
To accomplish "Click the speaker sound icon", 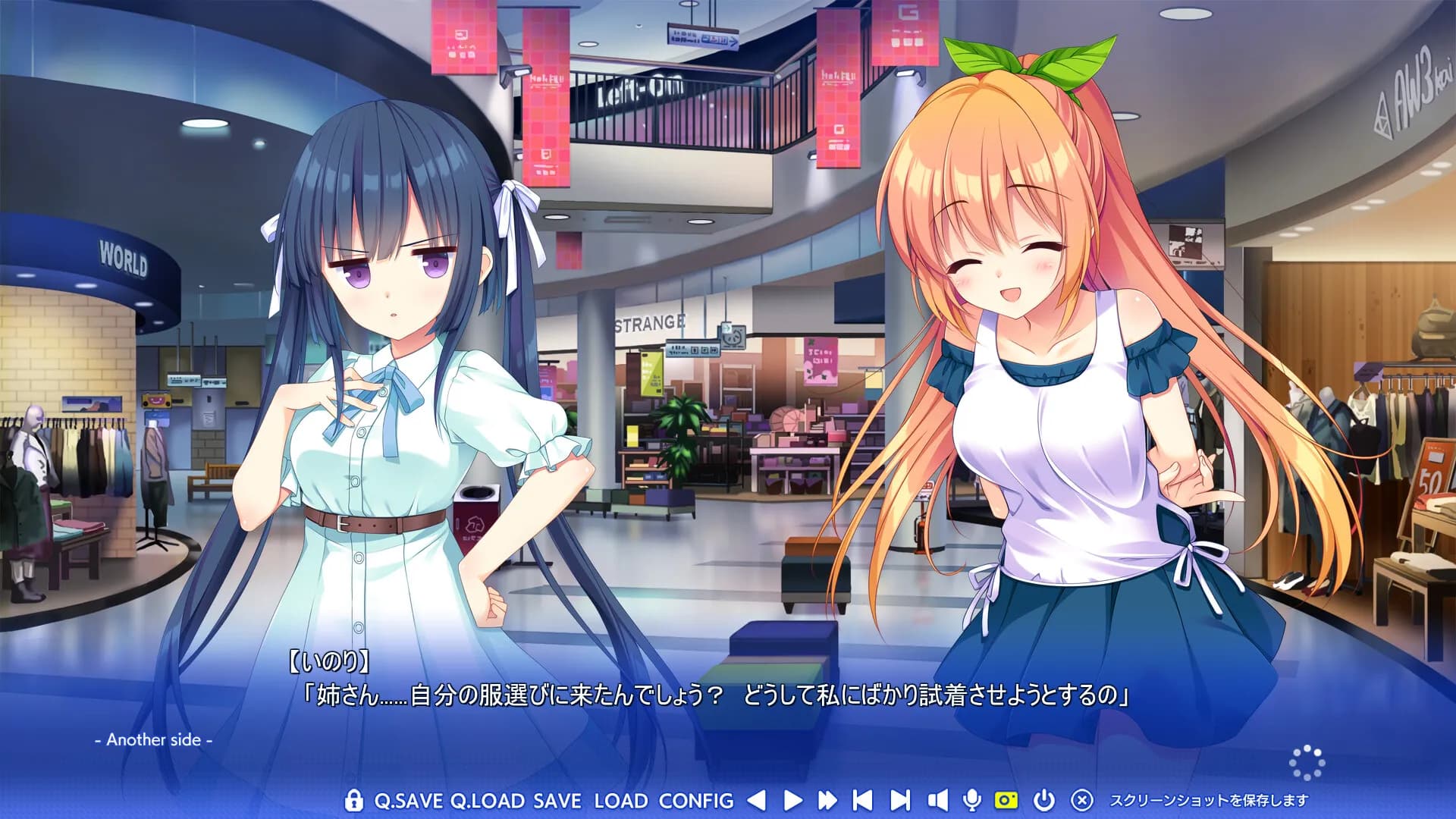I will 937,800.
